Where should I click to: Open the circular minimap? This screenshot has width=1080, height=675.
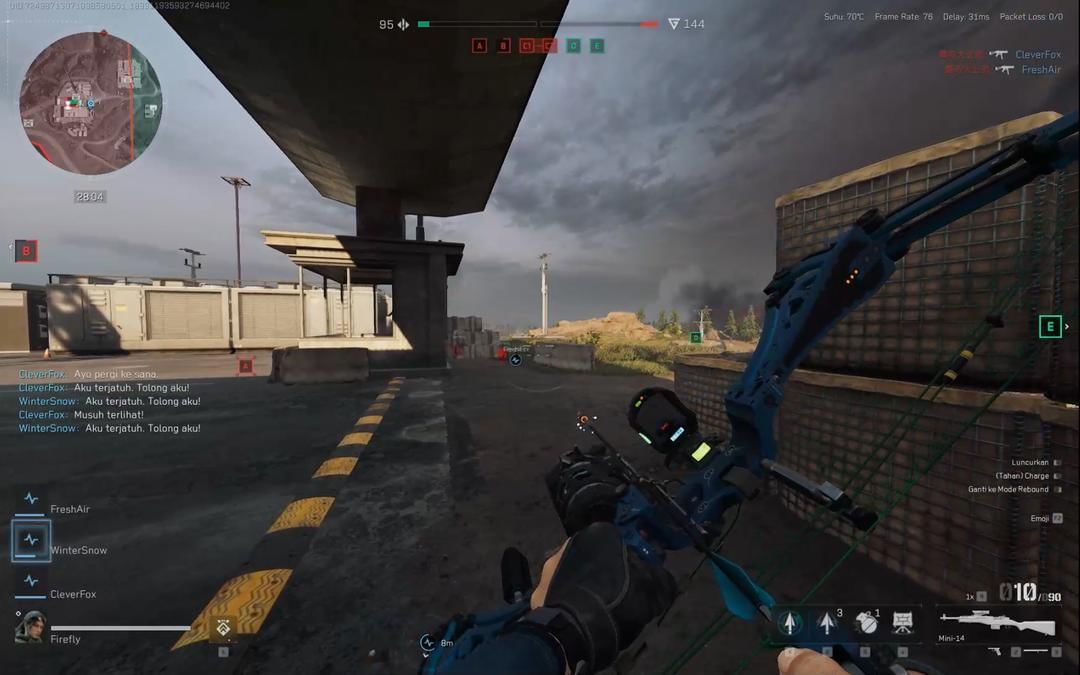point(90,103)
